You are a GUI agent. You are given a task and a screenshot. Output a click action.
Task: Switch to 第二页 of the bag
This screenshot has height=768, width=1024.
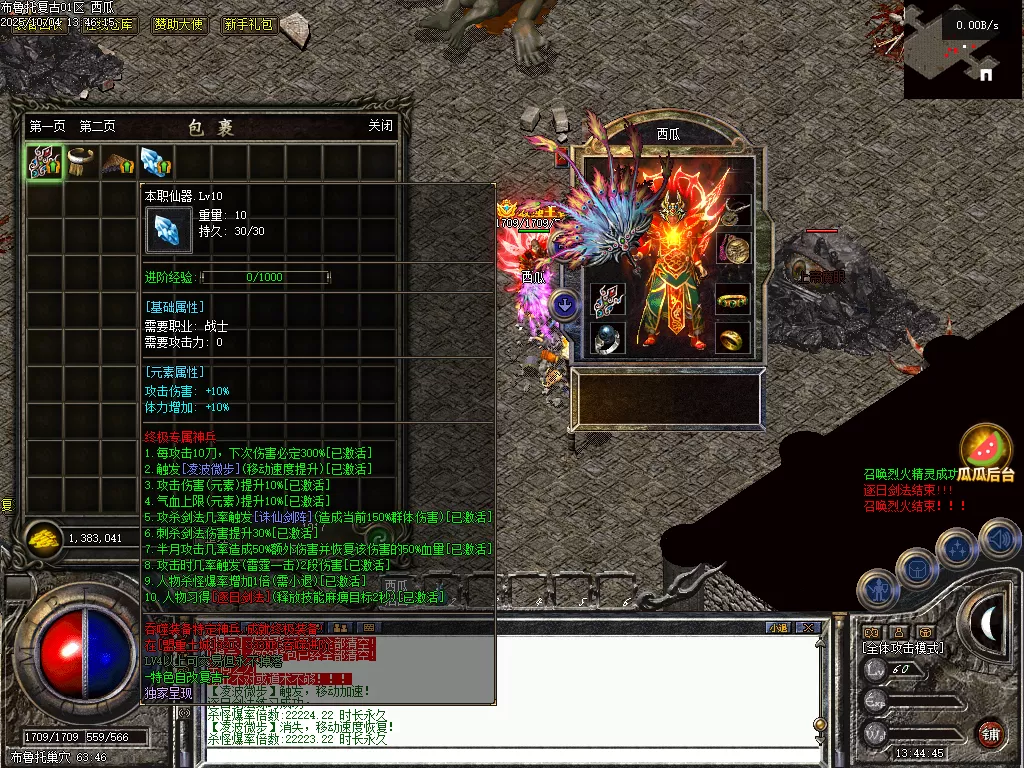tap(97, 126)
